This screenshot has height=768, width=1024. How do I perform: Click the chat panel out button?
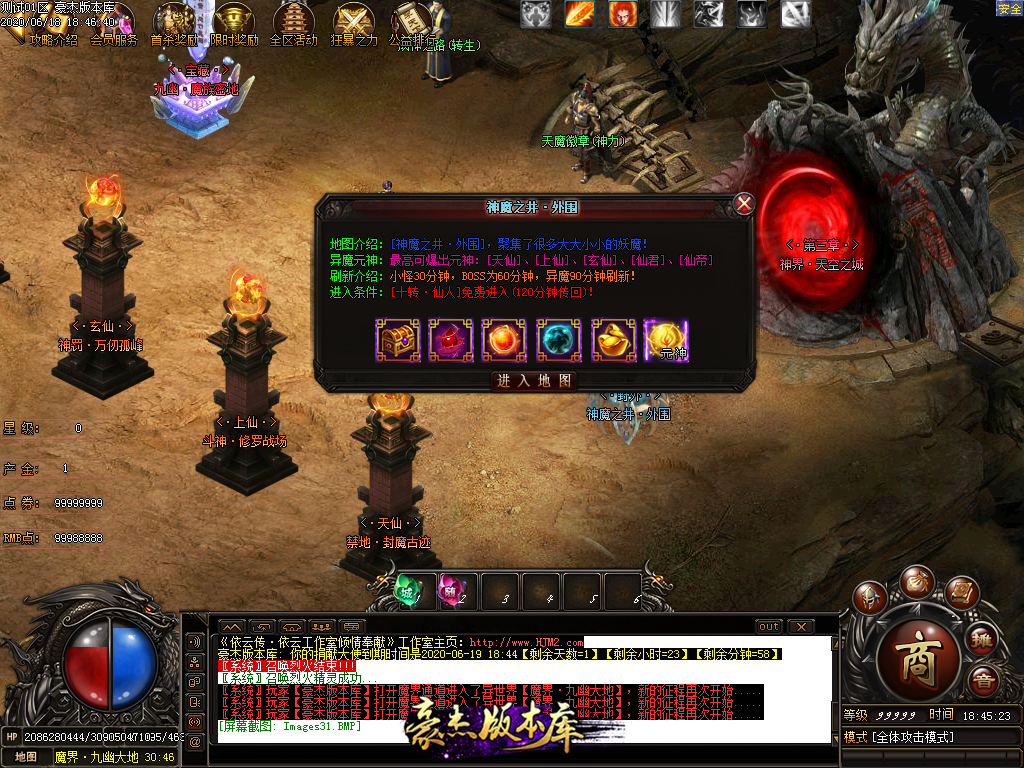click(x=768, y=627)
